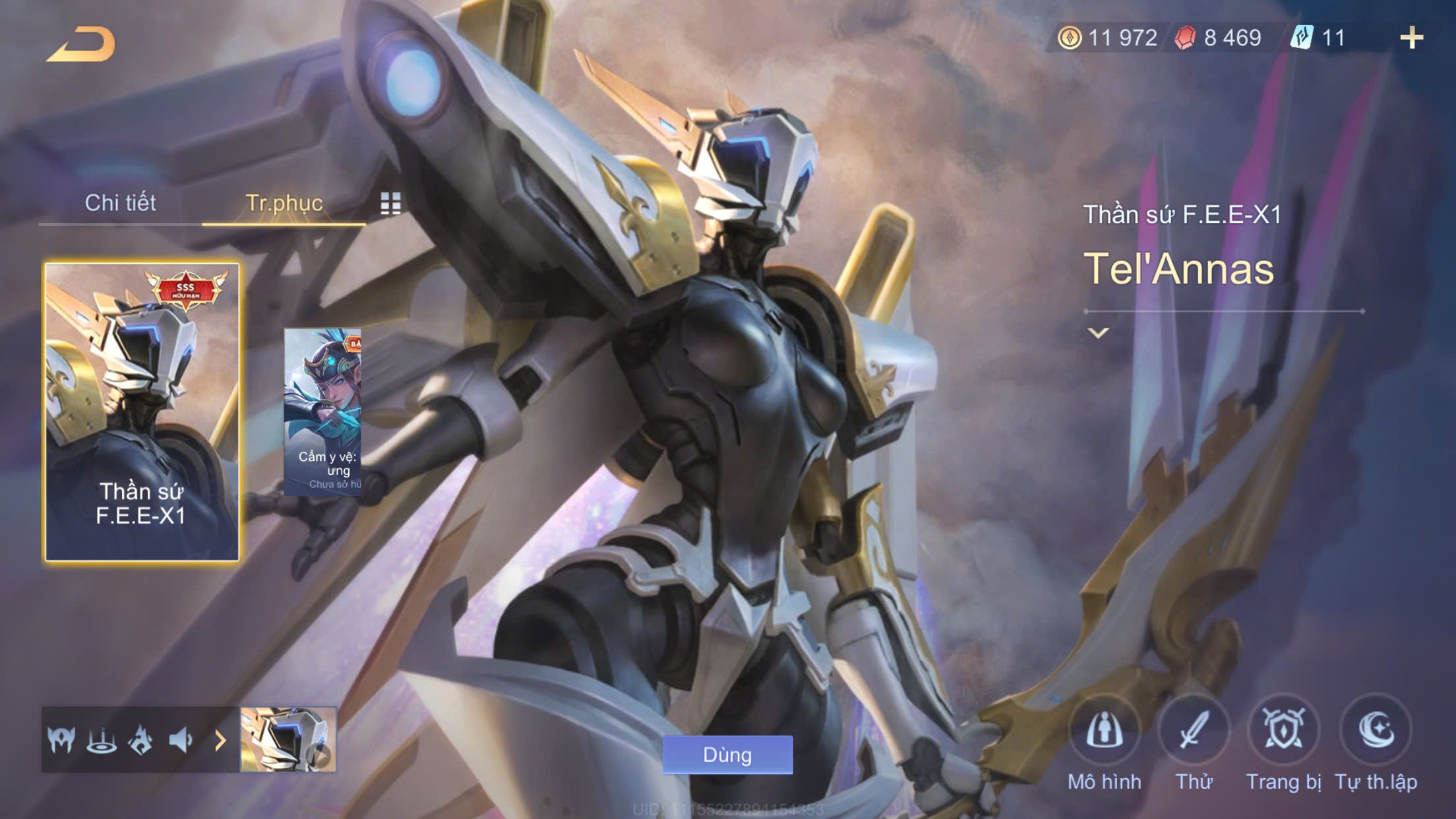Click the Dùng button to equip skin
1456x819 pixels.
(727, 754)
